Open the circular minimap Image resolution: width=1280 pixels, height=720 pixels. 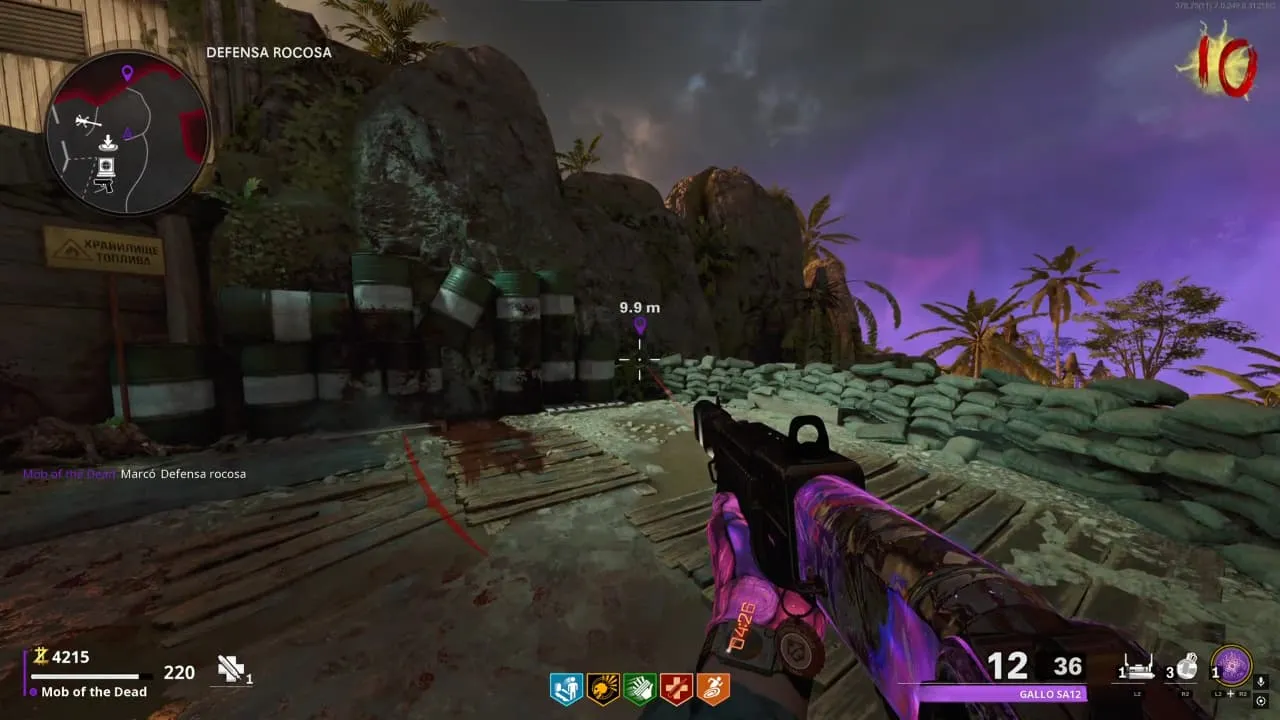coord(127,133)
